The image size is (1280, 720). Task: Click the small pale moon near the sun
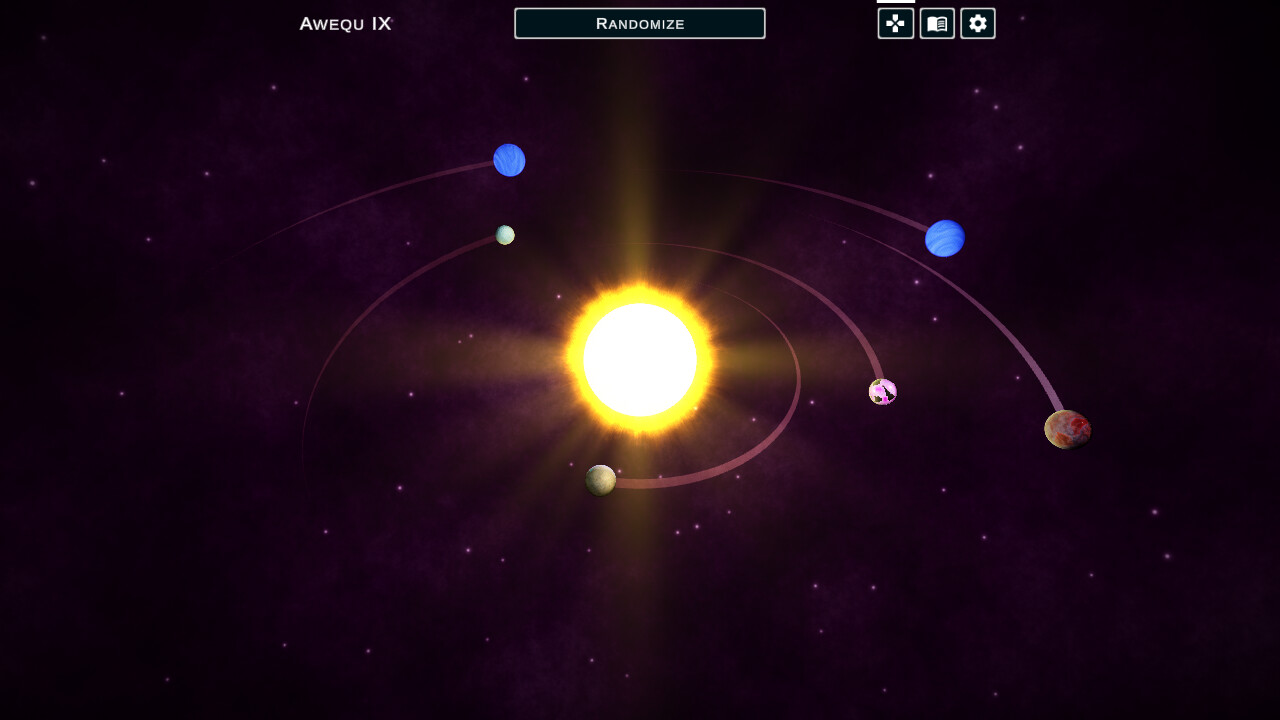point(504,234)
